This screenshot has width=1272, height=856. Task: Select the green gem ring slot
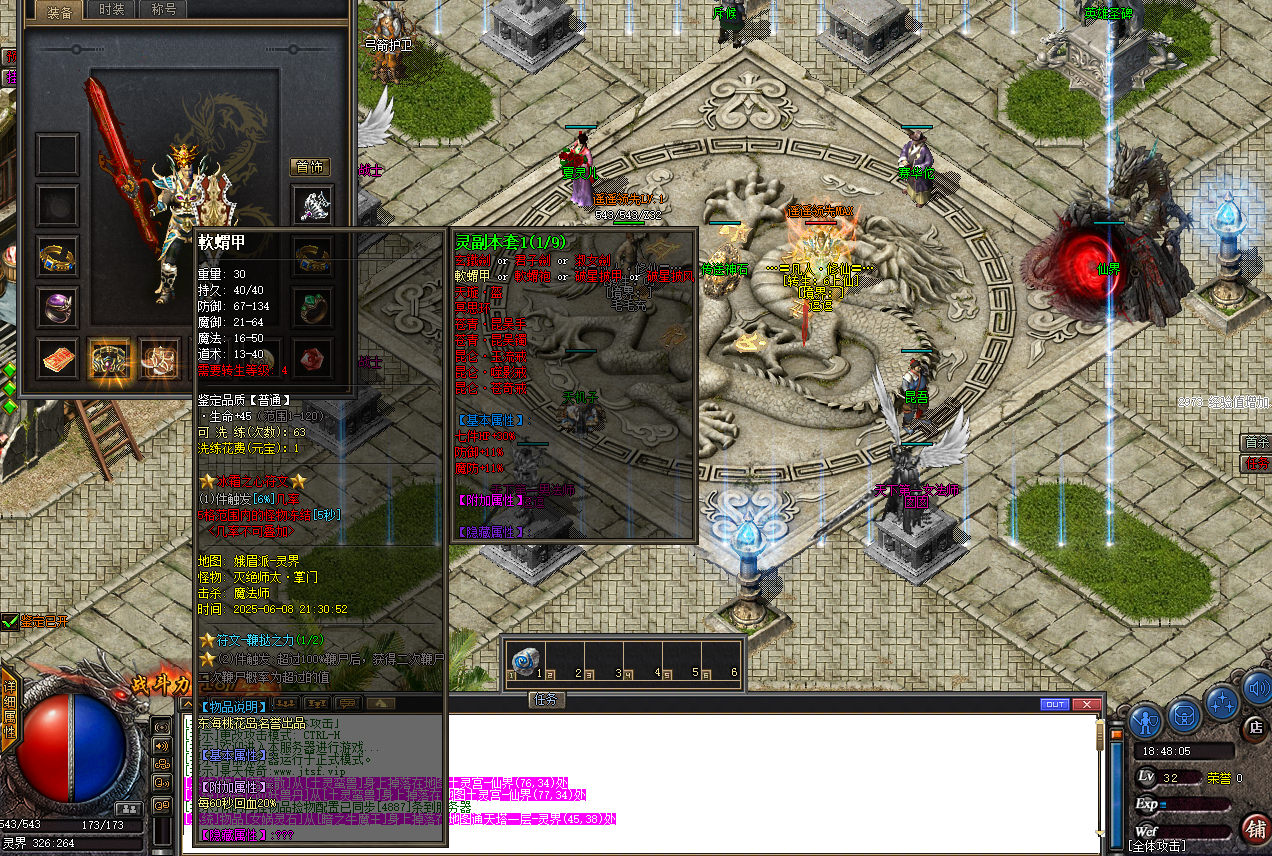click(x=313, y=306)
